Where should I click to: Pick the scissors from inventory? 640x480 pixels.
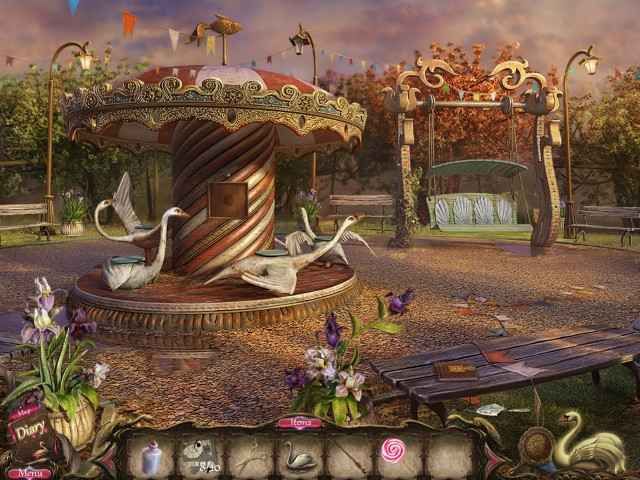[248, 457]
